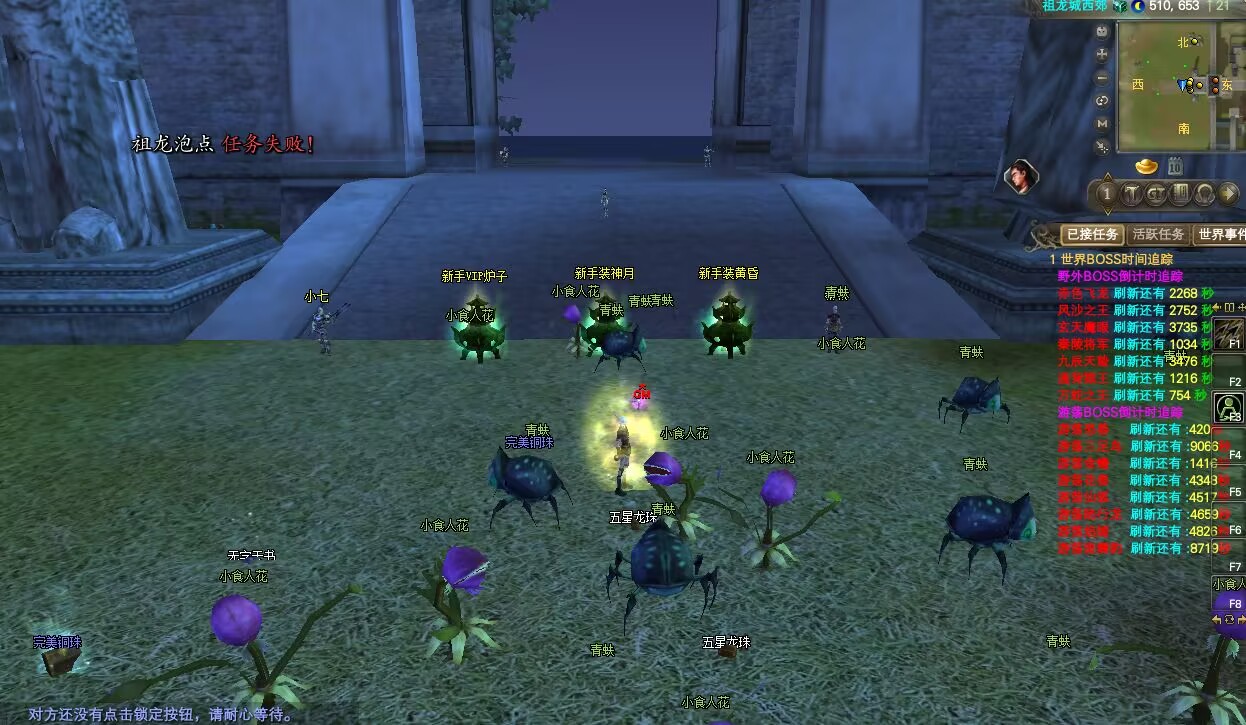
Task: Switch to the 活跃任务 tab
Action: coord(1158,235)
